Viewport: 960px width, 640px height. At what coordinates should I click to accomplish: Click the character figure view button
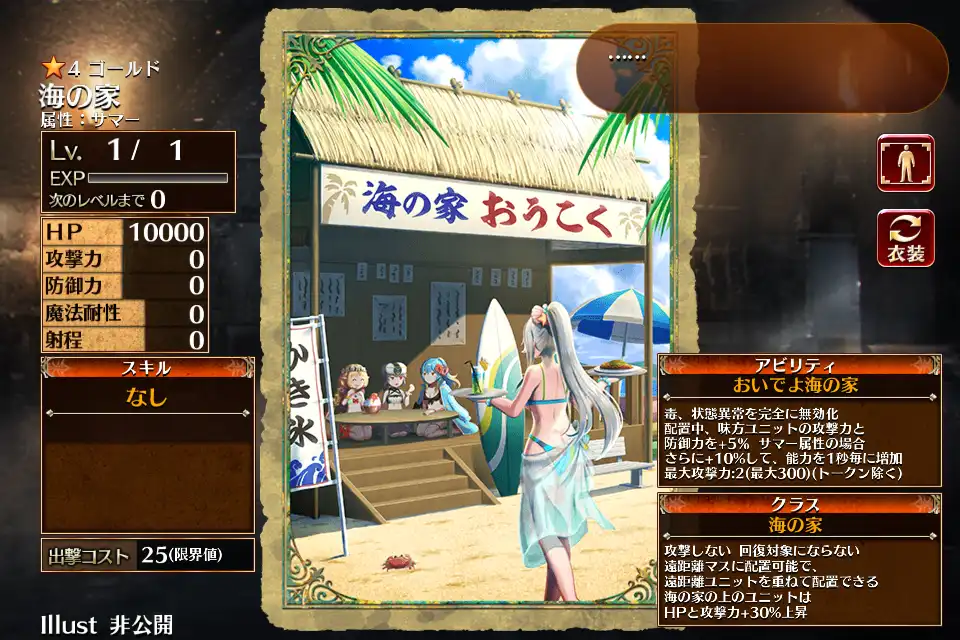coord(906,163)
